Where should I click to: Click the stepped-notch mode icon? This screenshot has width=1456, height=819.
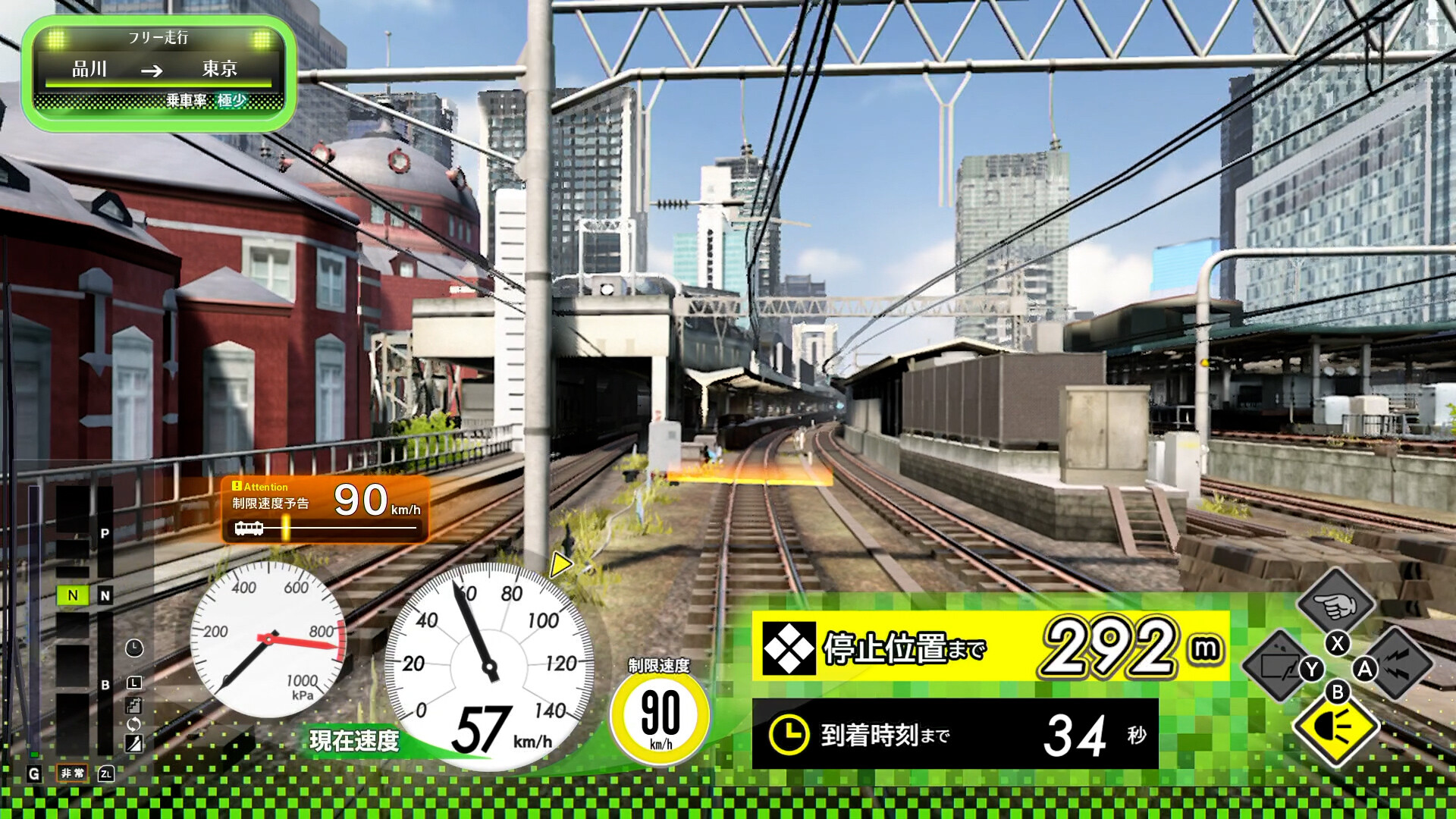[x=133, y=705]
